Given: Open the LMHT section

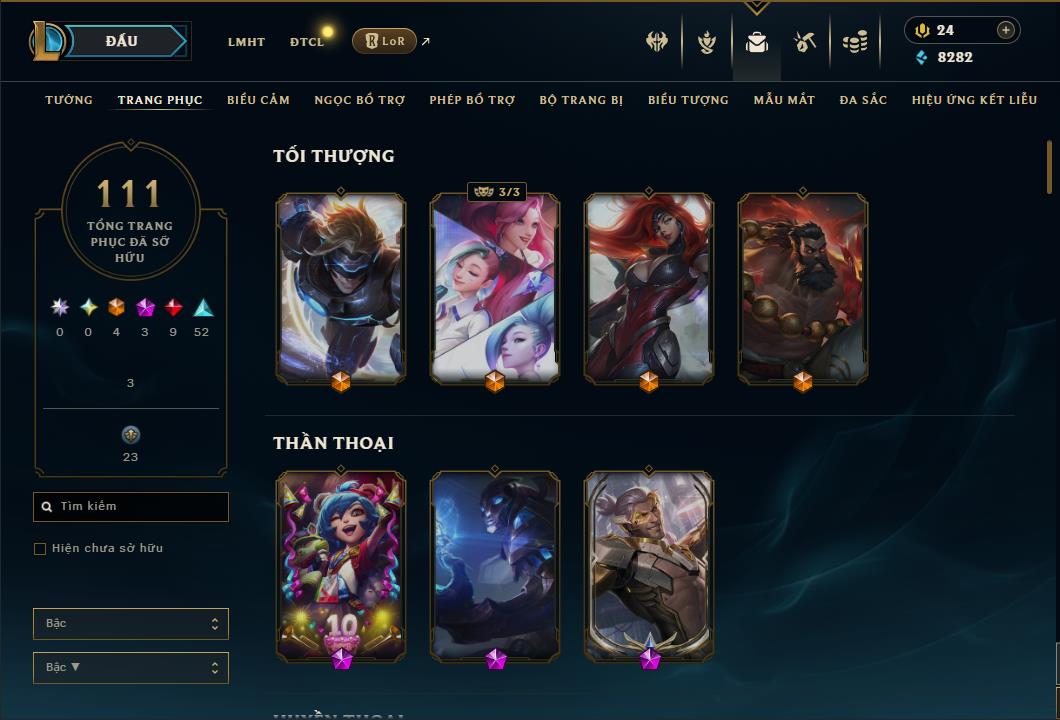Looking at the screenshot, I should coord(246,42).
